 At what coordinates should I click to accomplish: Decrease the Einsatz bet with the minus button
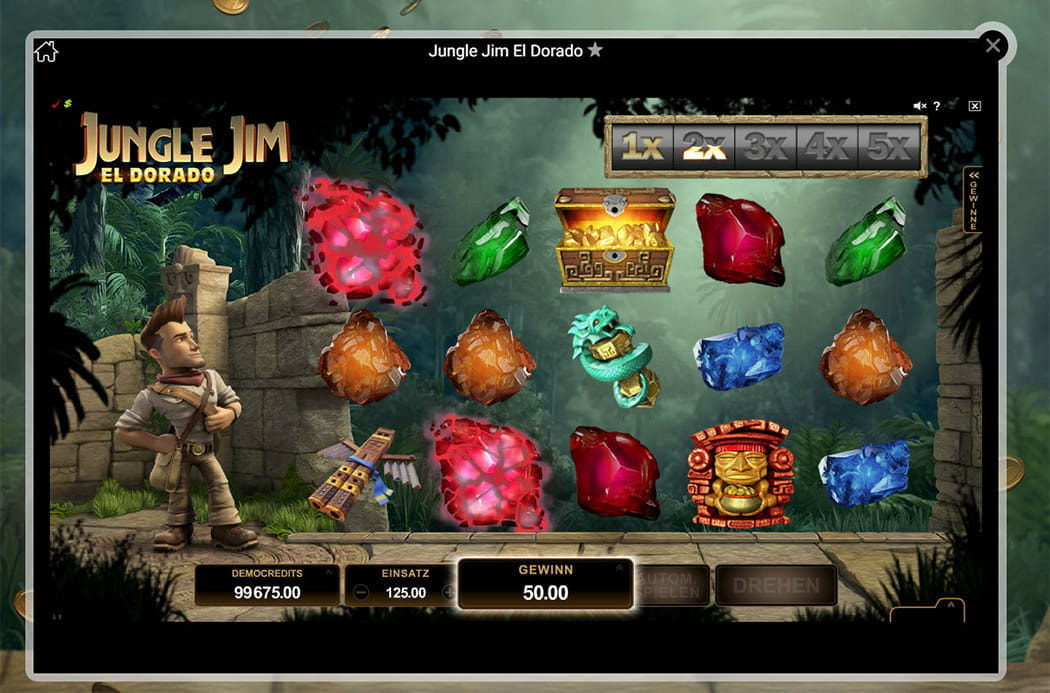(x=361, y=593)
